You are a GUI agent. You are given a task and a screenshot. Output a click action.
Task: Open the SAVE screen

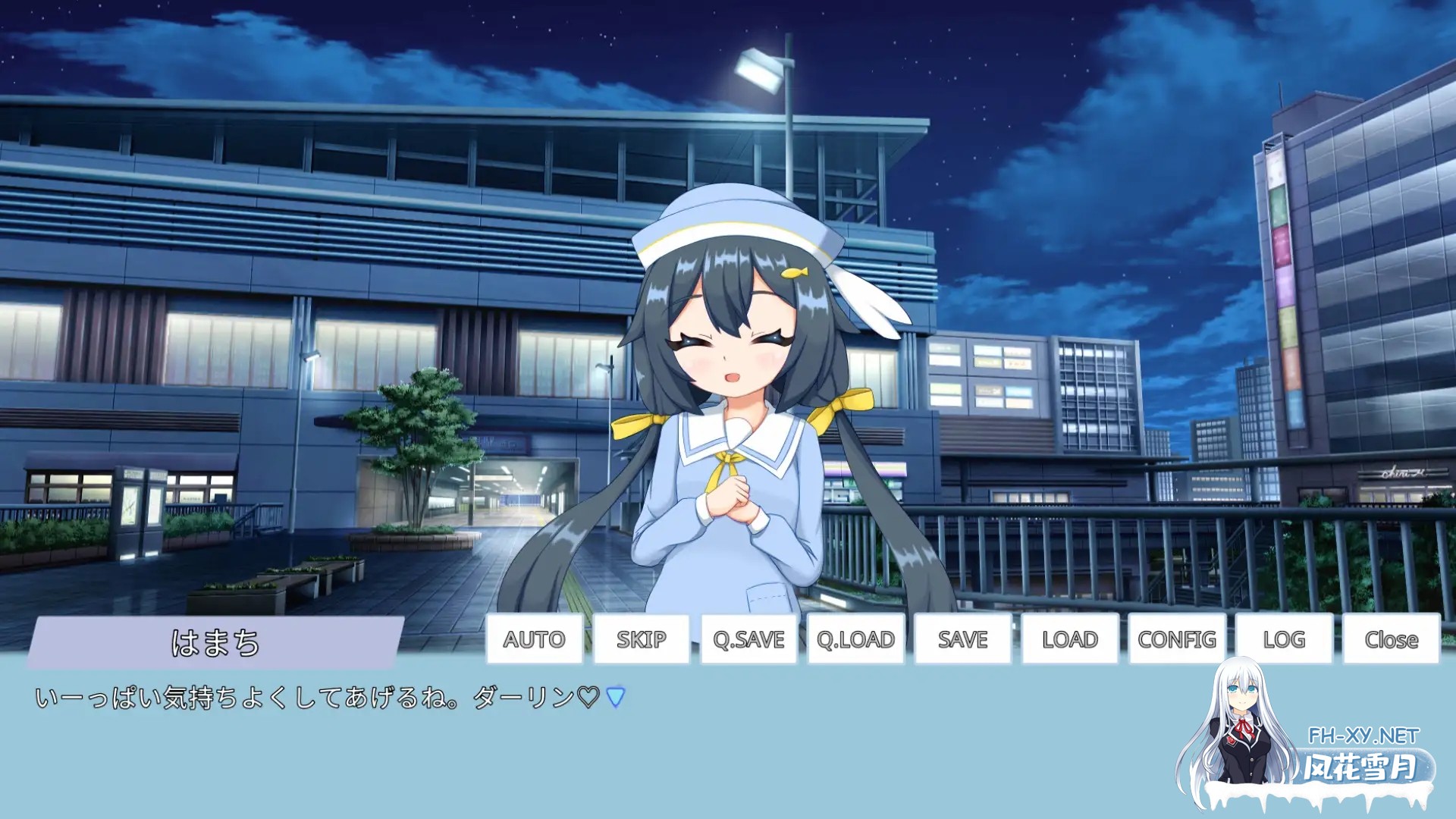click(x=962, y=639)
